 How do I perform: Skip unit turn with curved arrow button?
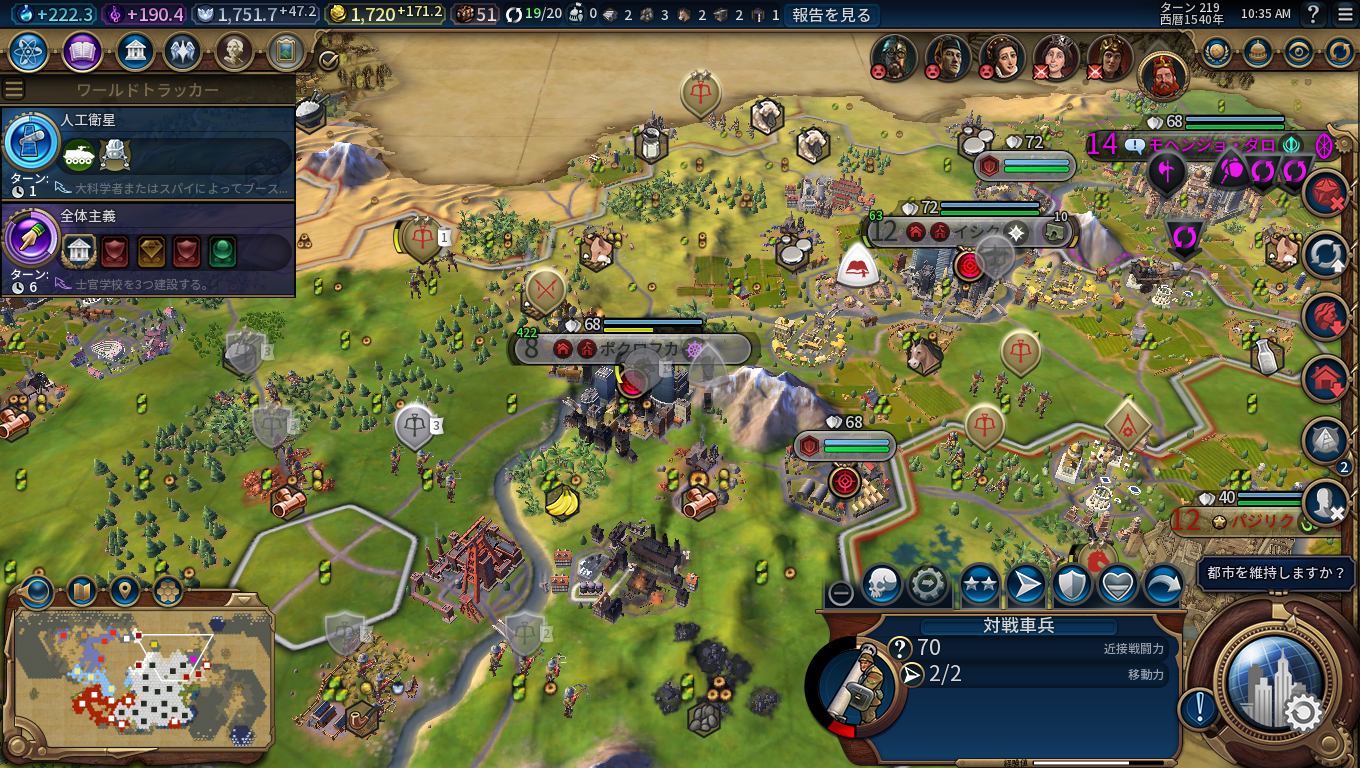[x=1163, y=585]
